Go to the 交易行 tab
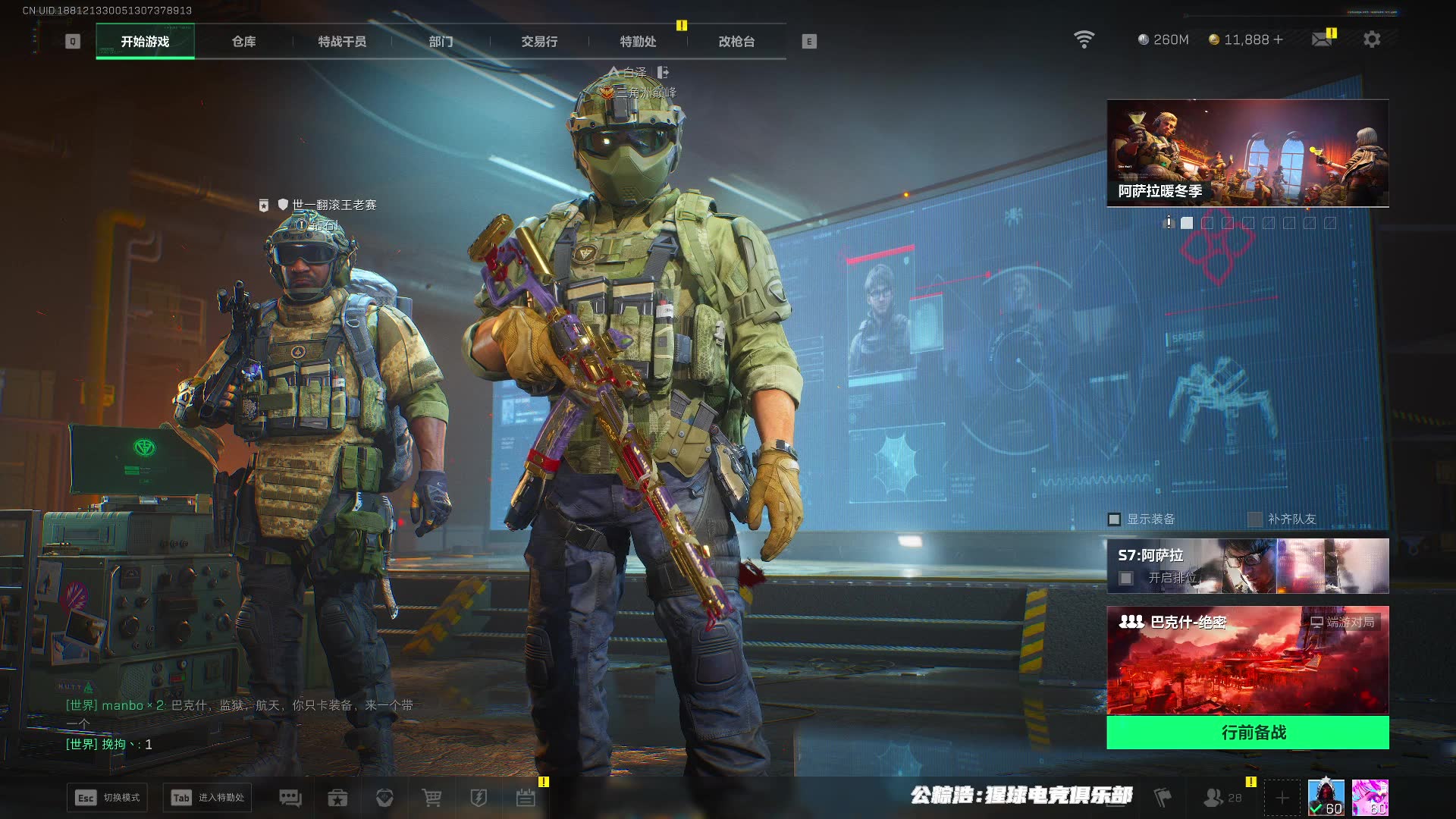The image size is (1456, 819). [x=539, y=42]
